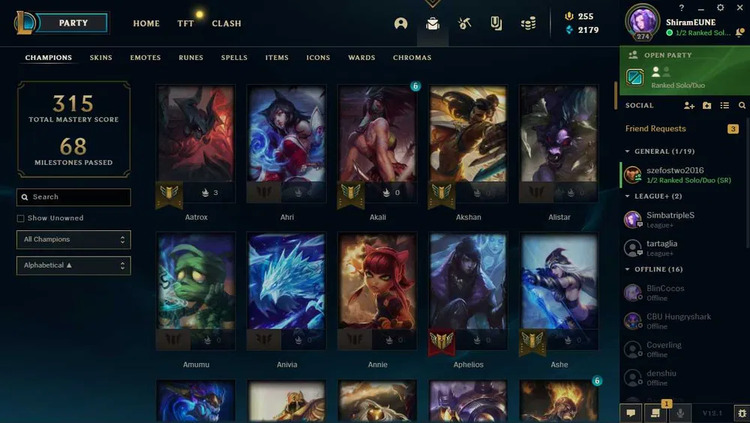750x423 pixels.
Task: Open the TFT menu
Action: coord(186,23)
